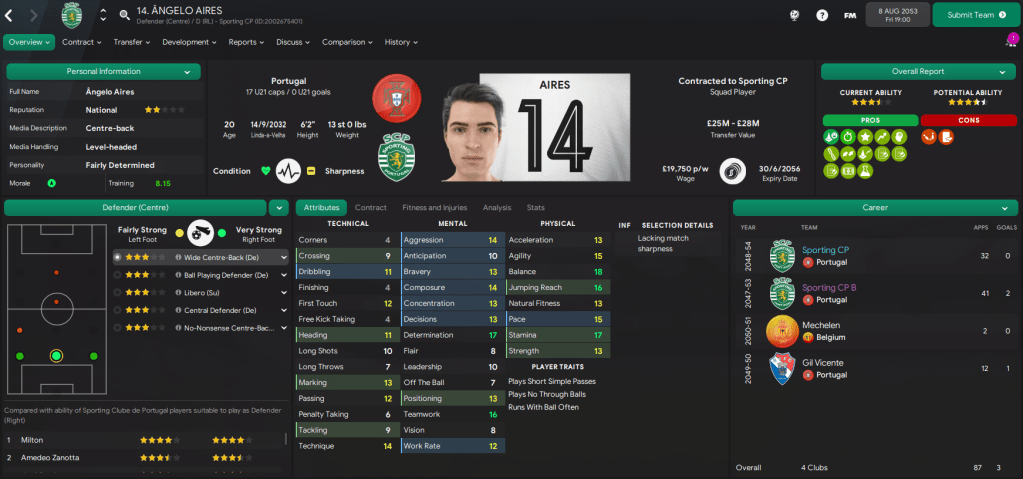1023x479 pixels.
Task: Expand the Overall Report panel dropdown
Action: point(1002,72)
